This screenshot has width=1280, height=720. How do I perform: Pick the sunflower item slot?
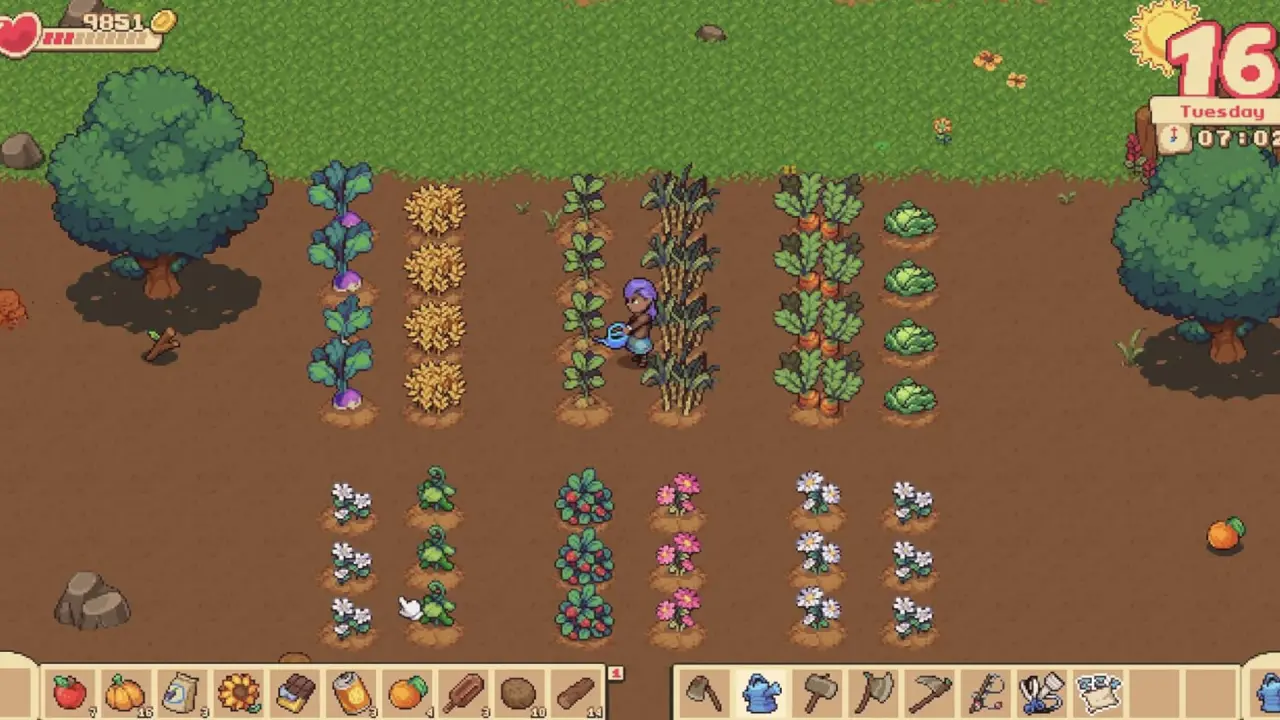coord(238,692)
